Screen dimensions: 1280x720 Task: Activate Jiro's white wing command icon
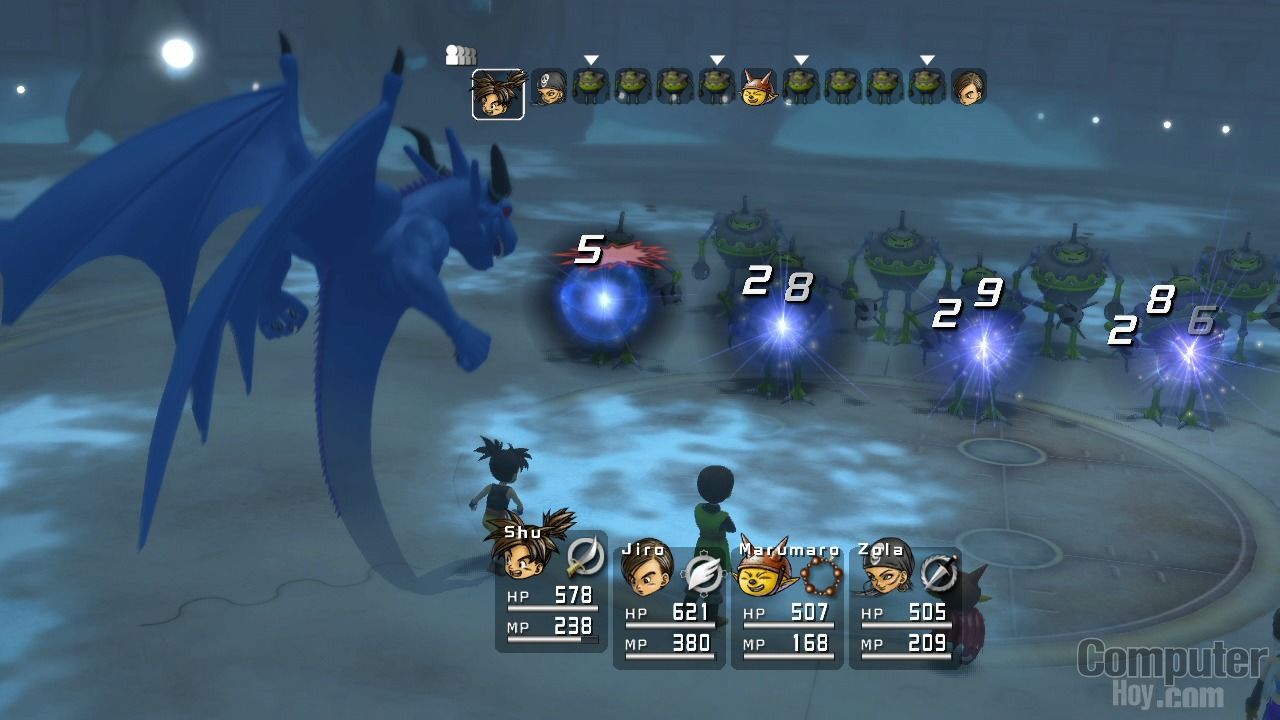[x=705, y=575]
